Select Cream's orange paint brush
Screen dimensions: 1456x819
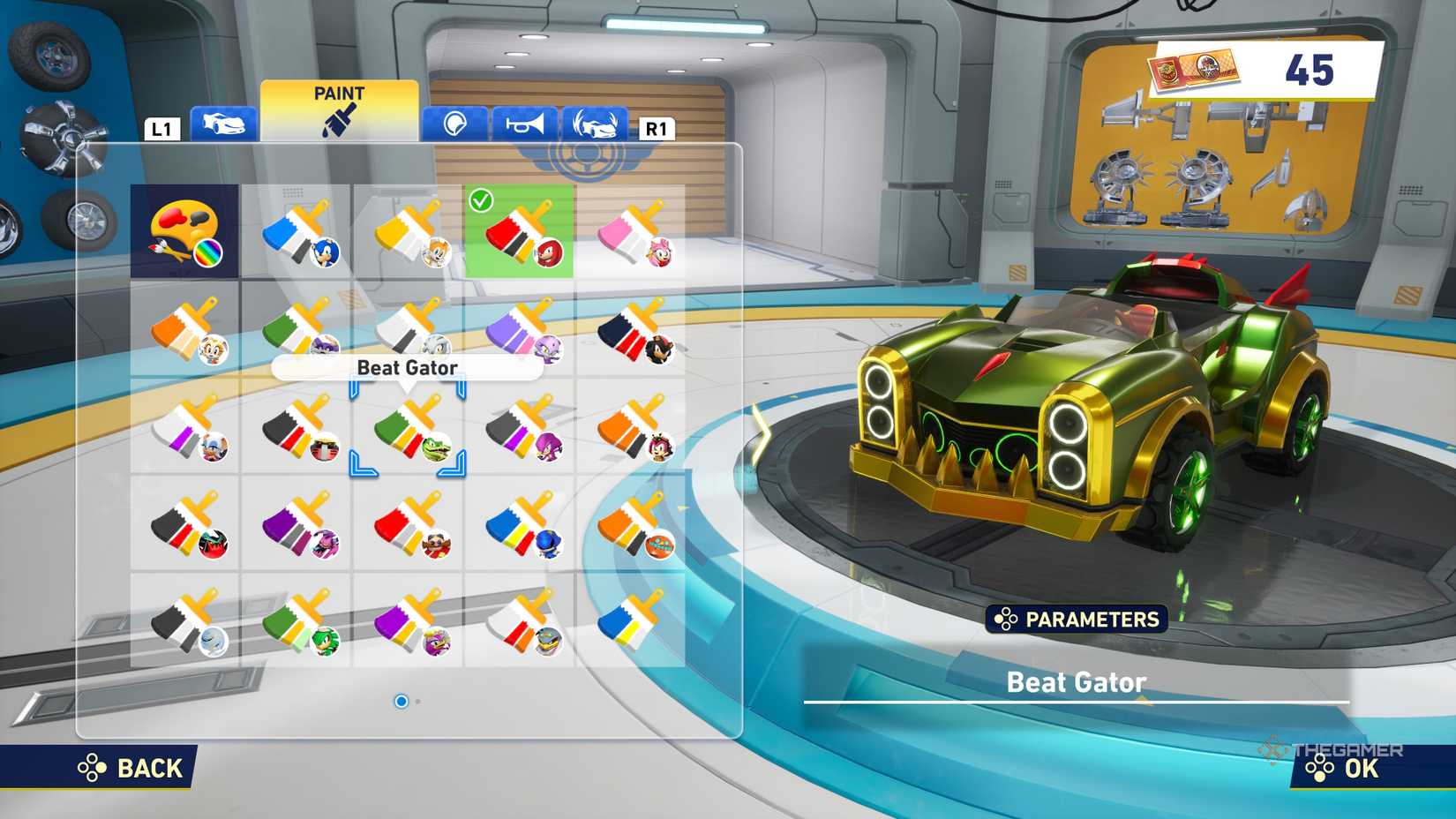[x=185, y=340]
